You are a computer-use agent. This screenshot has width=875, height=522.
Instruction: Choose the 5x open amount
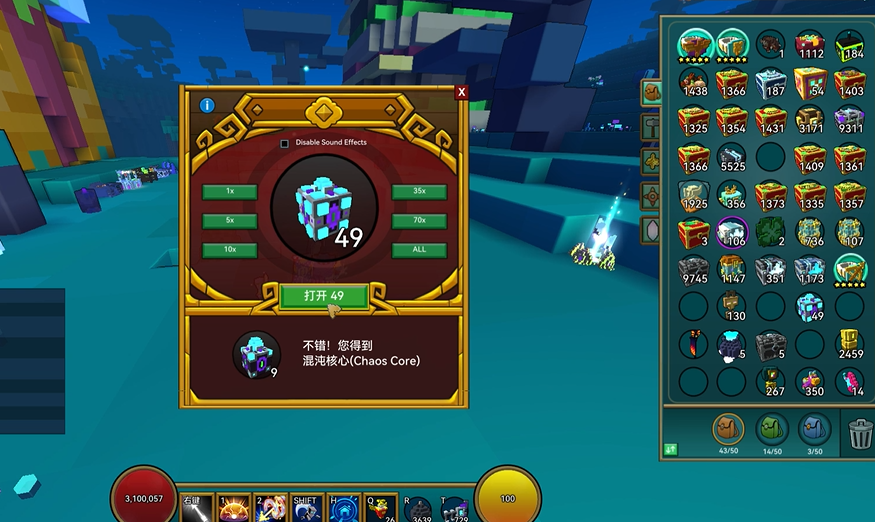(x=230, y=220)
